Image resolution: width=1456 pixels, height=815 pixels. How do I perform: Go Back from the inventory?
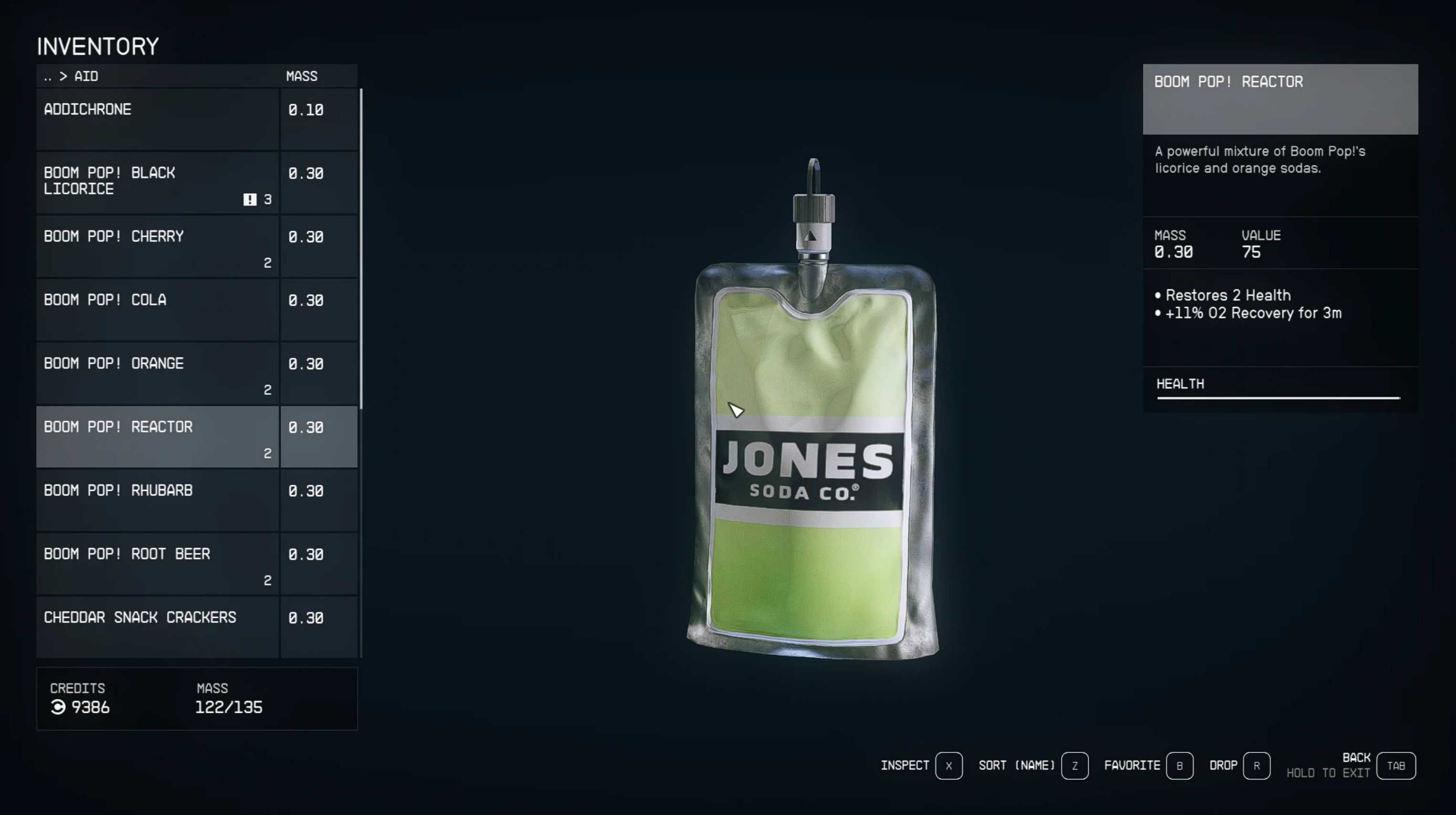click(x=1395, y=766)
